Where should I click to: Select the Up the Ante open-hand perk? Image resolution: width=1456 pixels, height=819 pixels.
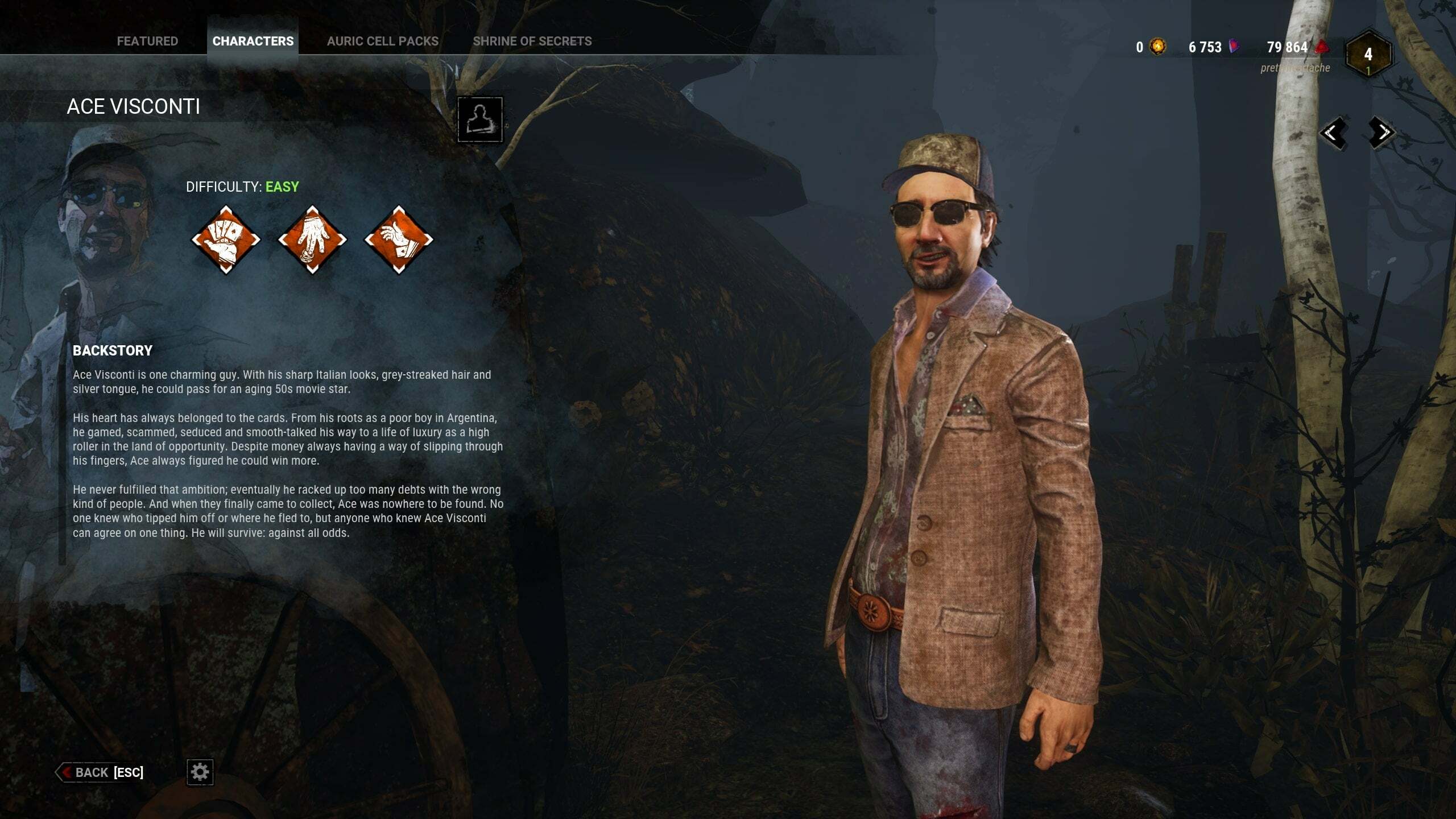[x=312, y=239]
